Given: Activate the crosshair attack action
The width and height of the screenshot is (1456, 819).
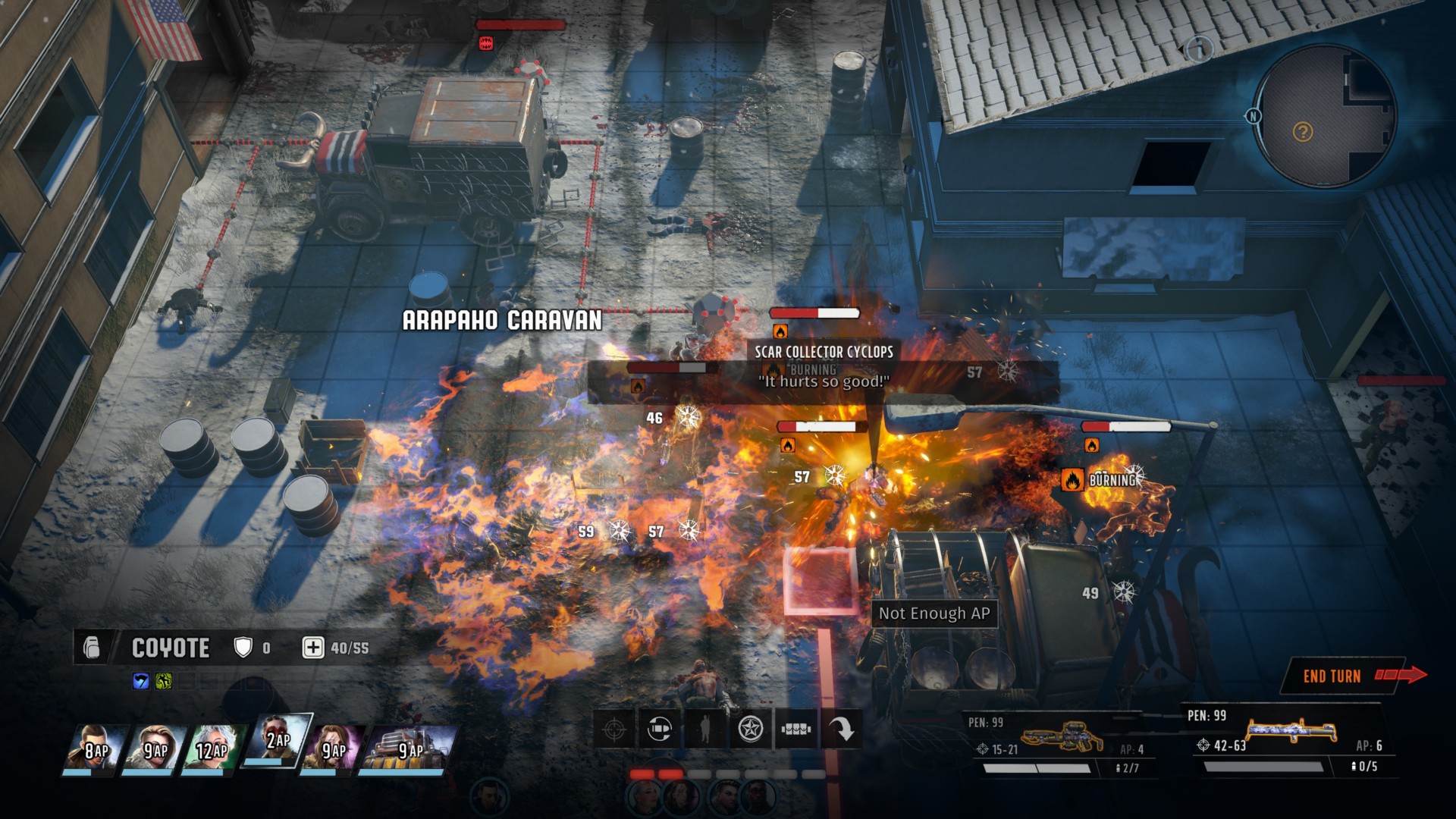Looking at the screenshot, I should [614, 730].
